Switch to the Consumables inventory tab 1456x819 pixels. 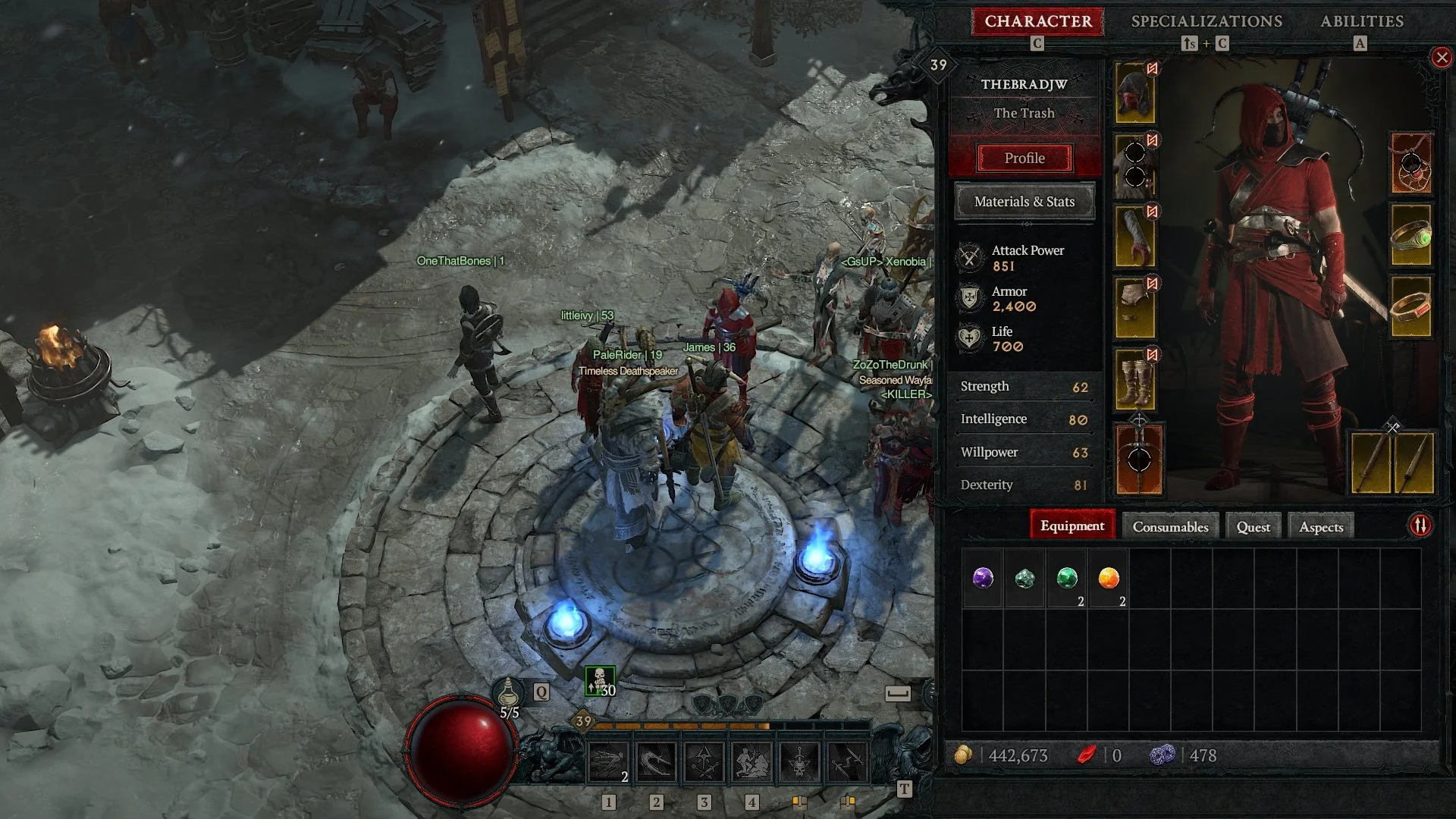coord(1170,526)
